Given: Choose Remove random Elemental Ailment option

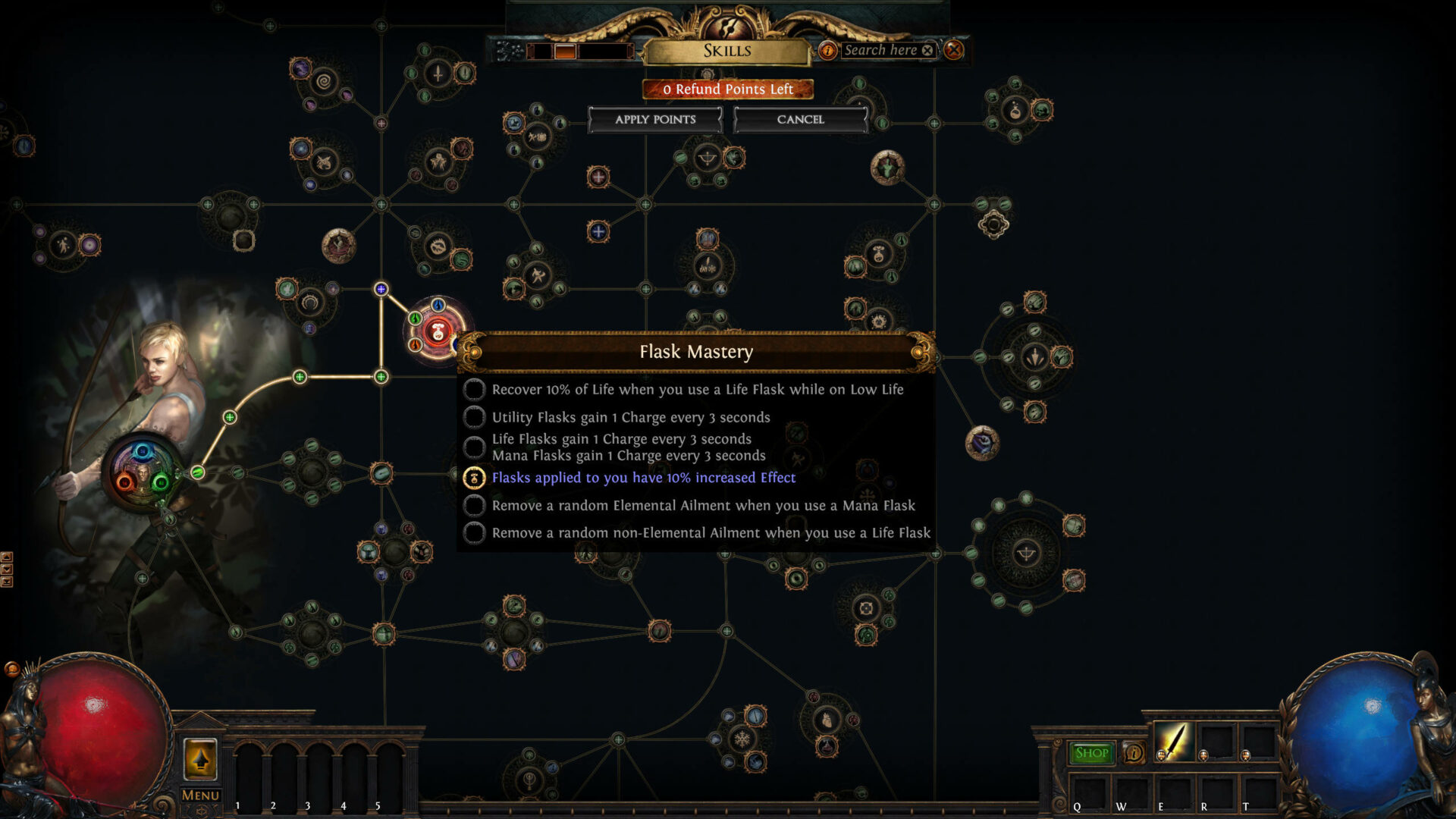Looking at the screenshot, I should 474,506.
